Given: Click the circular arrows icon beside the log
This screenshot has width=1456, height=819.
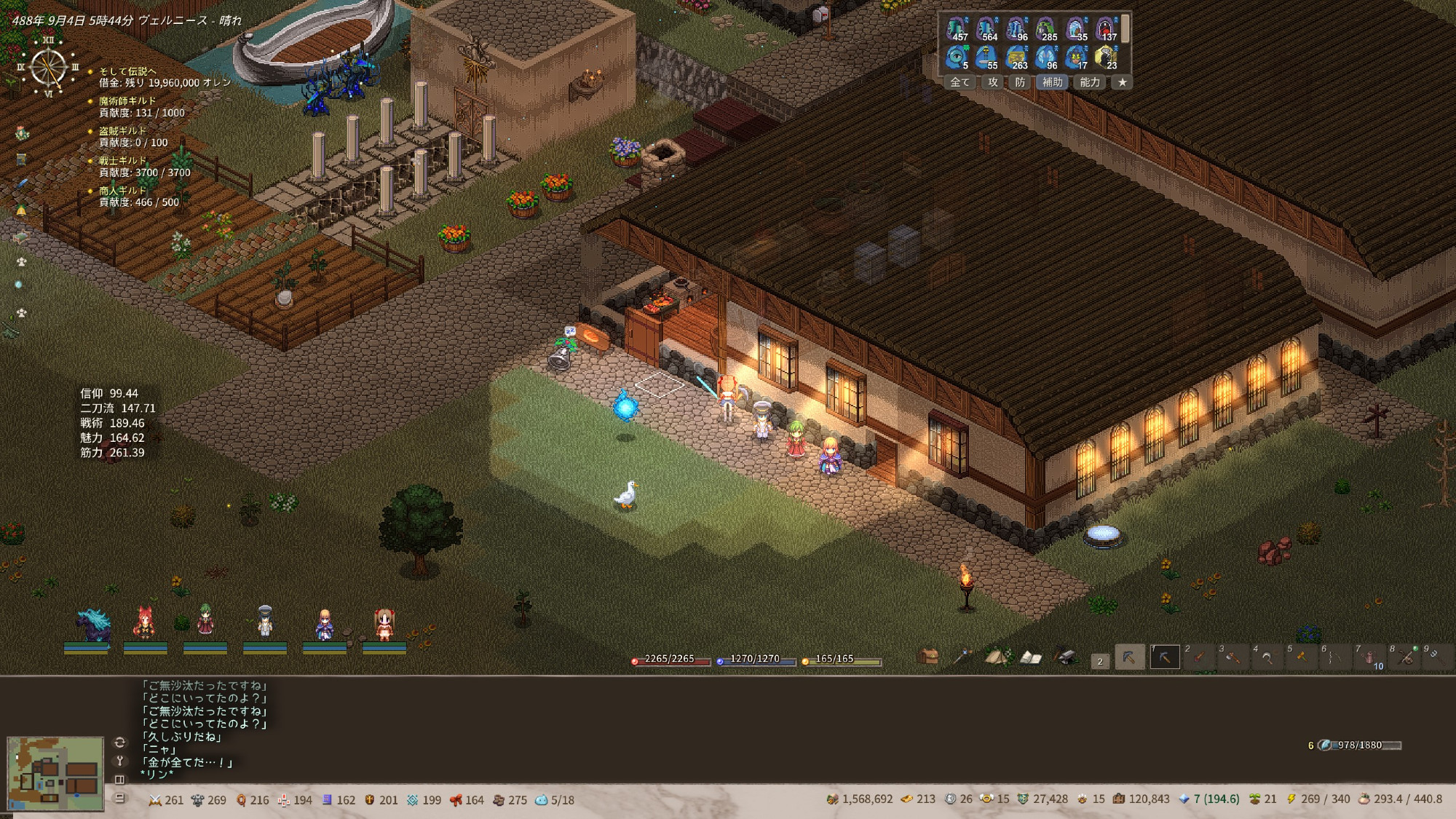Looking at the screenshot, I should coord(120,743).
